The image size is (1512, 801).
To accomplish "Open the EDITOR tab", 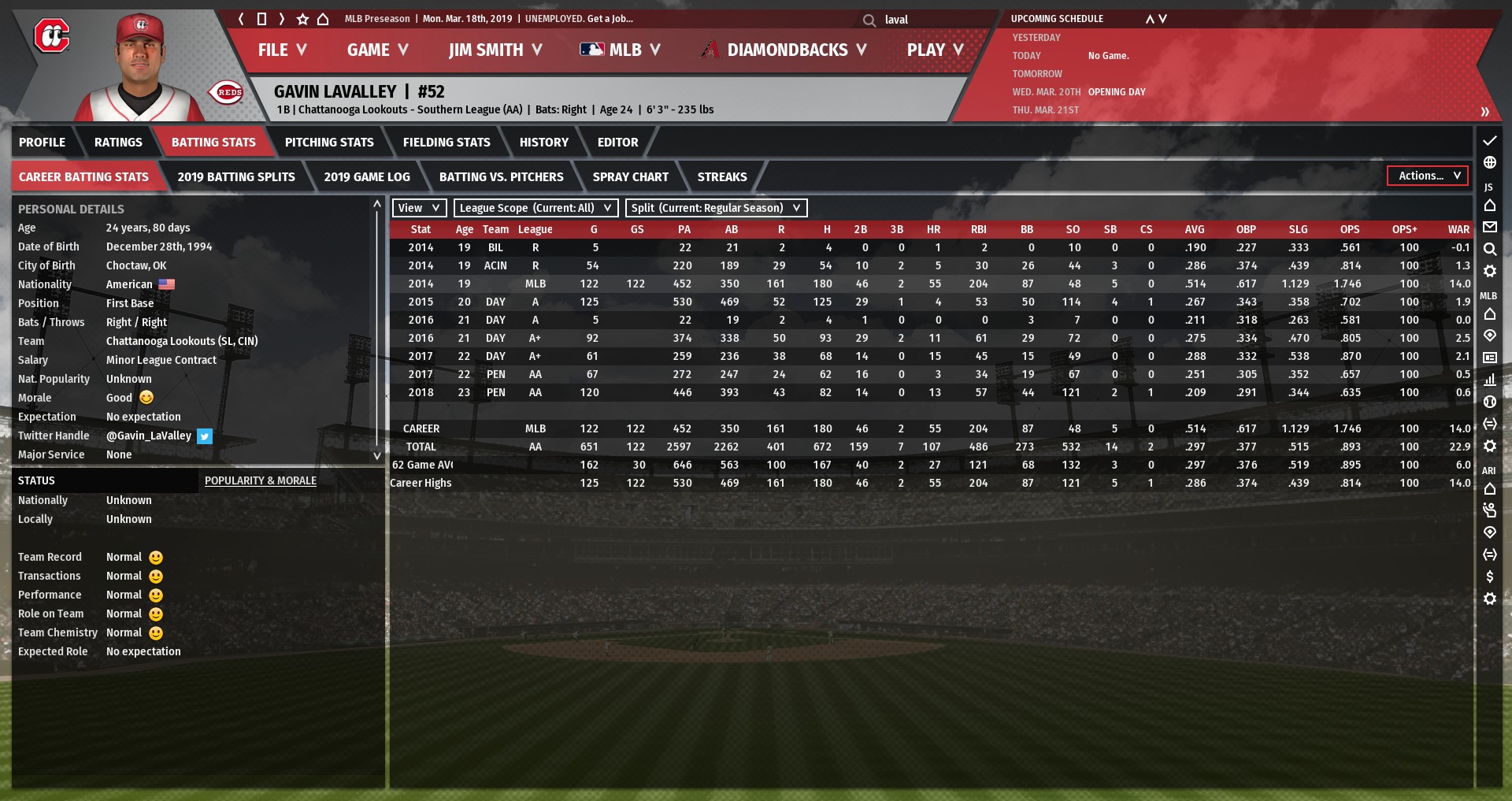I will point(617,143).
